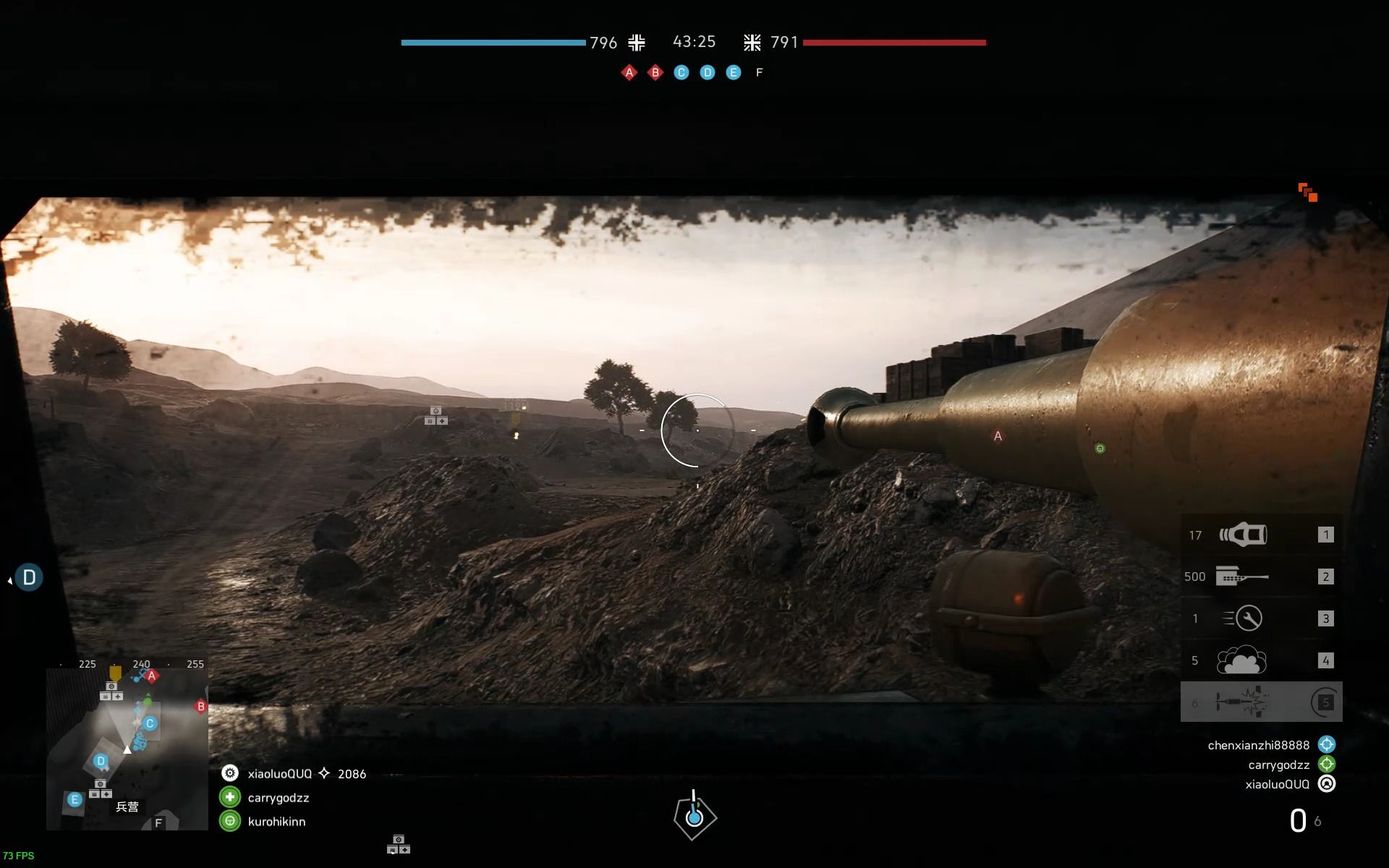The width and height of the screenshot is (1389, 868).
Task: Choose neutral objective F in the top row
Action: (x=759, y=72)
